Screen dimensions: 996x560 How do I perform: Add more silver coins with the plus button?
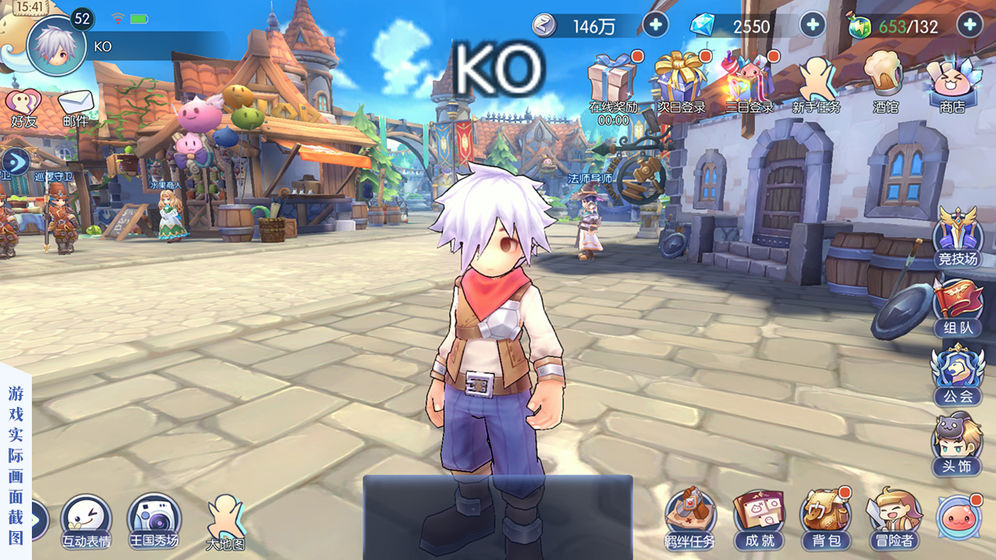[x=655, y=26]
